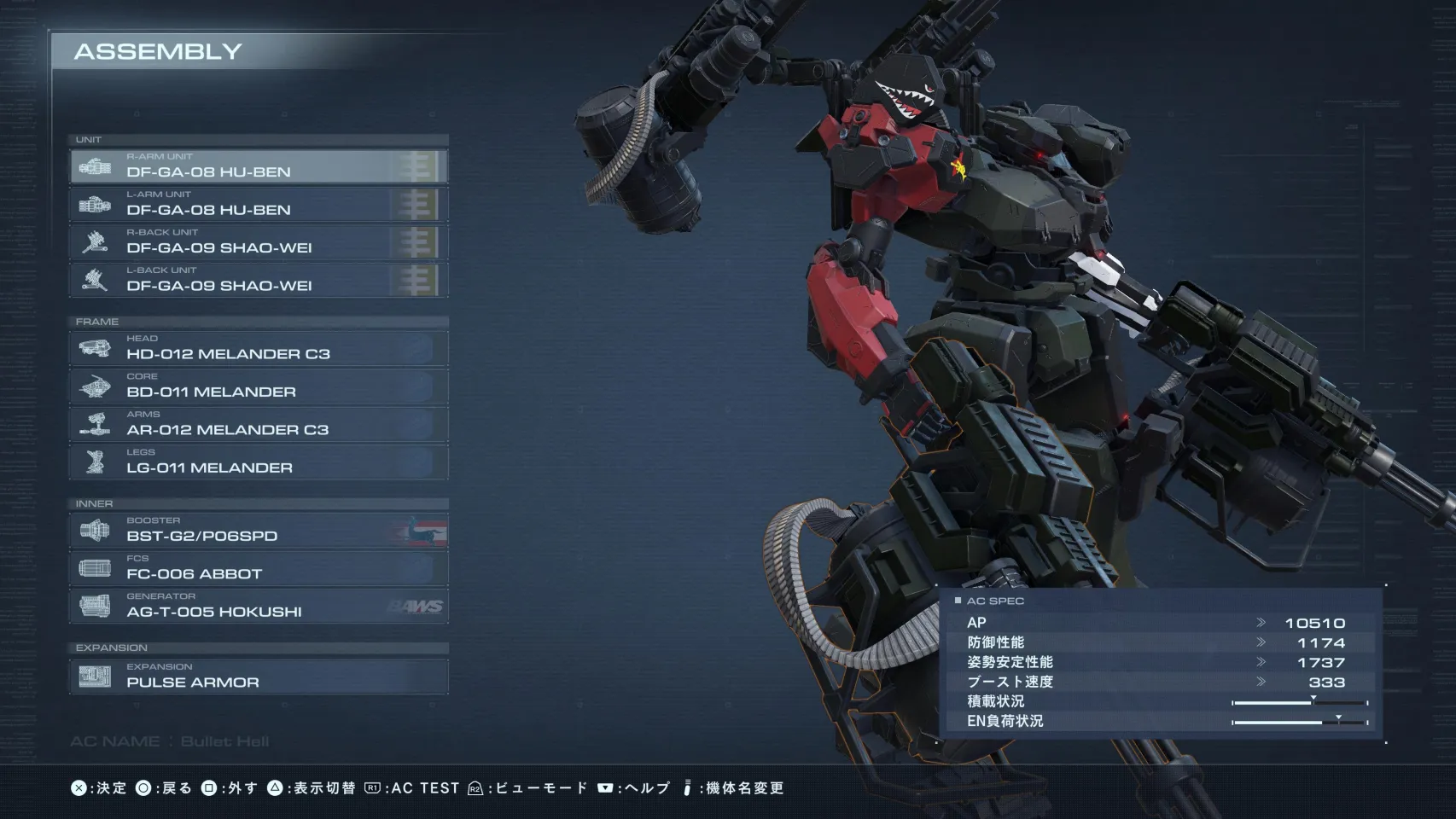Open the BOOSTER slot BST-G2/P06SPD

click(x=259, y=531)
